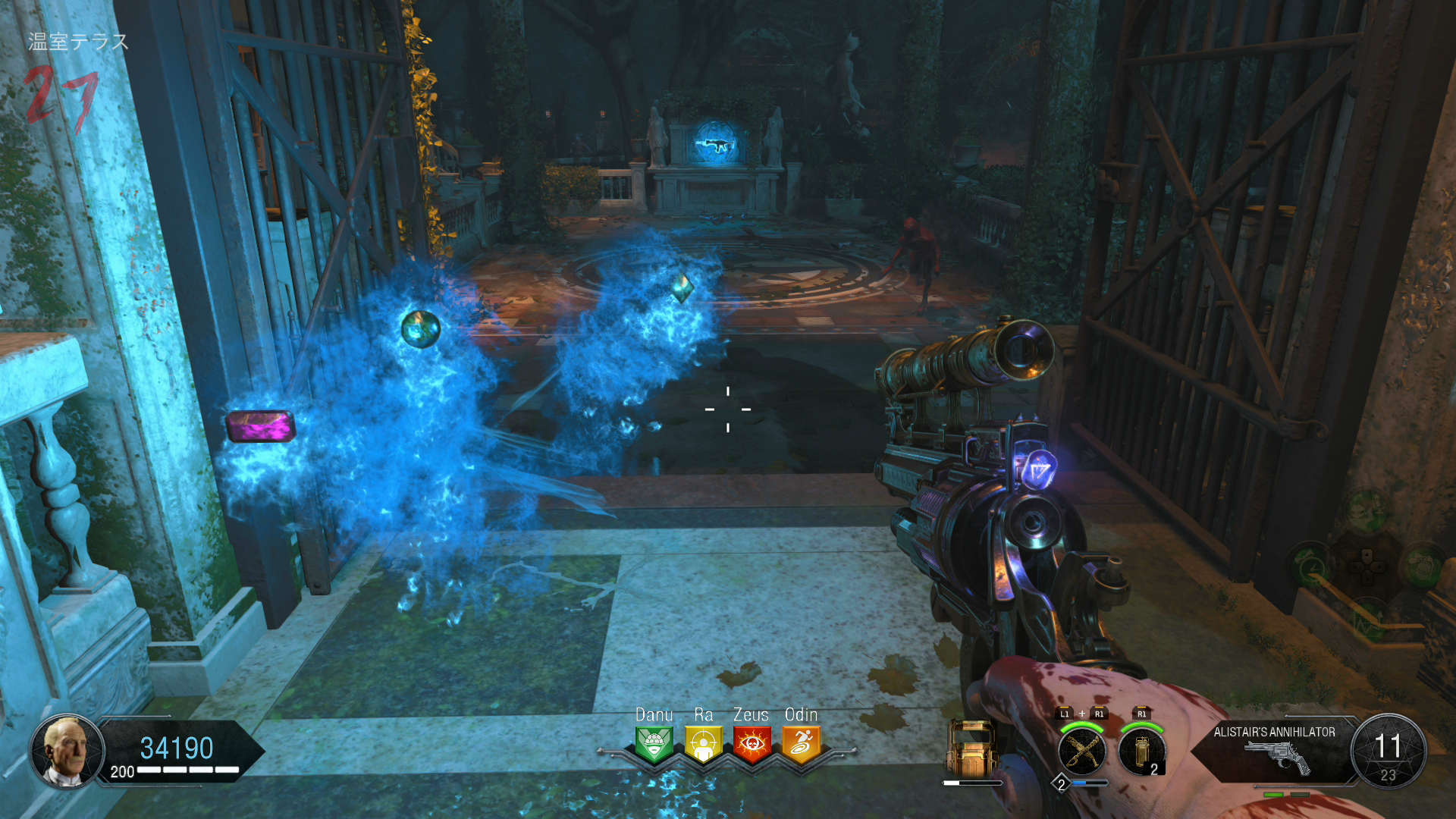The height and width of the screenshot is (819, 1456).
Task: Activate the green grenade elixir
Action: (1422, 566)
